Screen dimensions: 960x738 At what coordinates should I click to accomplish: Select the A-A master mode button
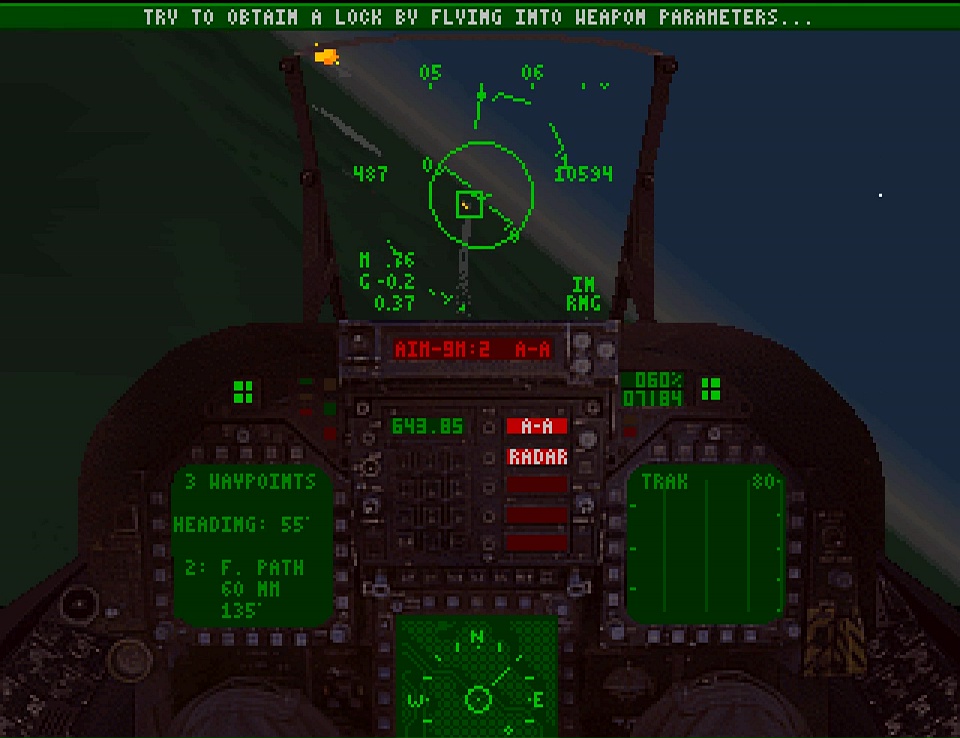pyautogui.click(x=537, y=426)
